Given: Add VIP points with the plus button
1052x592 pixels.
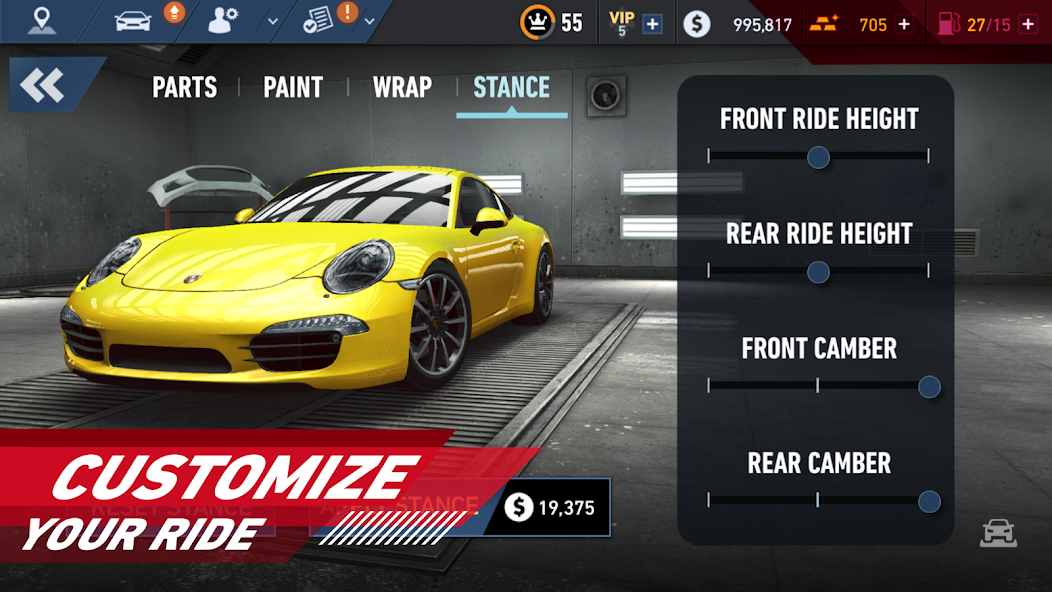Looking at the screenshot, I should (x=652, y=24).
